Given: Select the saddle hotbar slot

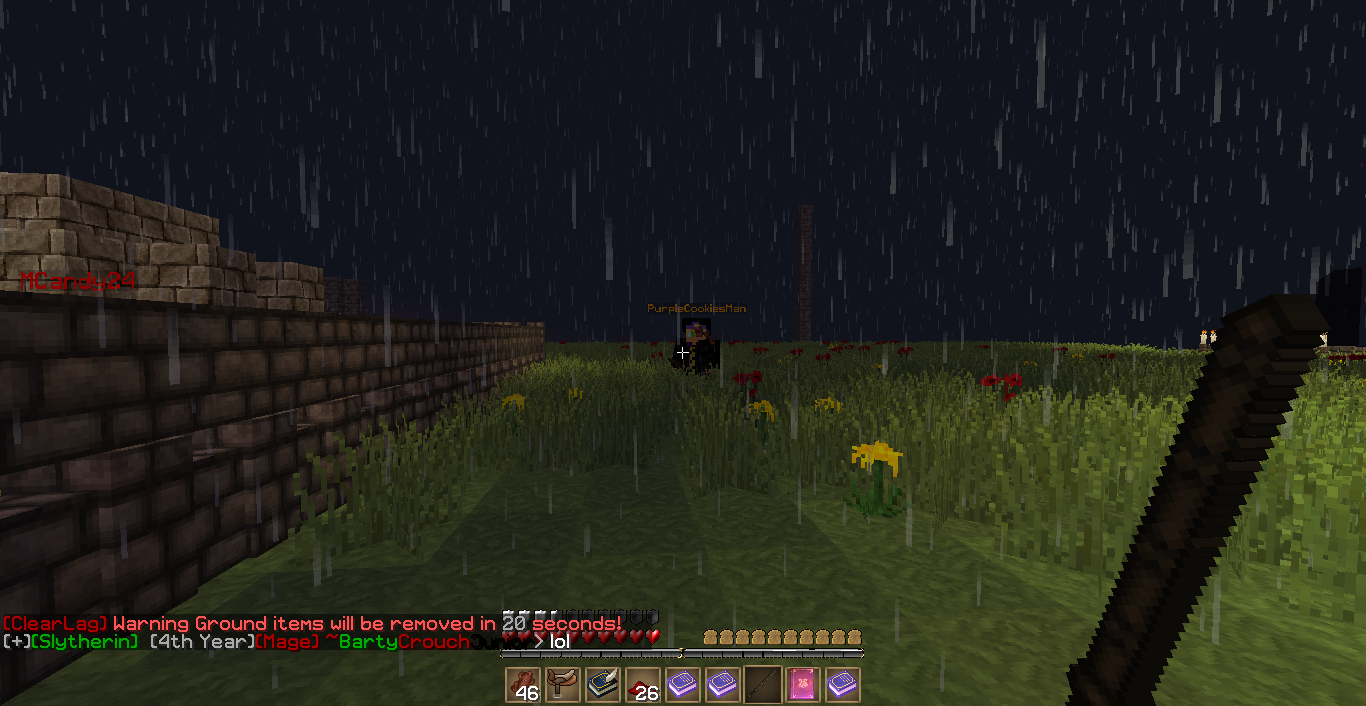Looking at the screenshot, I should 563,685.
